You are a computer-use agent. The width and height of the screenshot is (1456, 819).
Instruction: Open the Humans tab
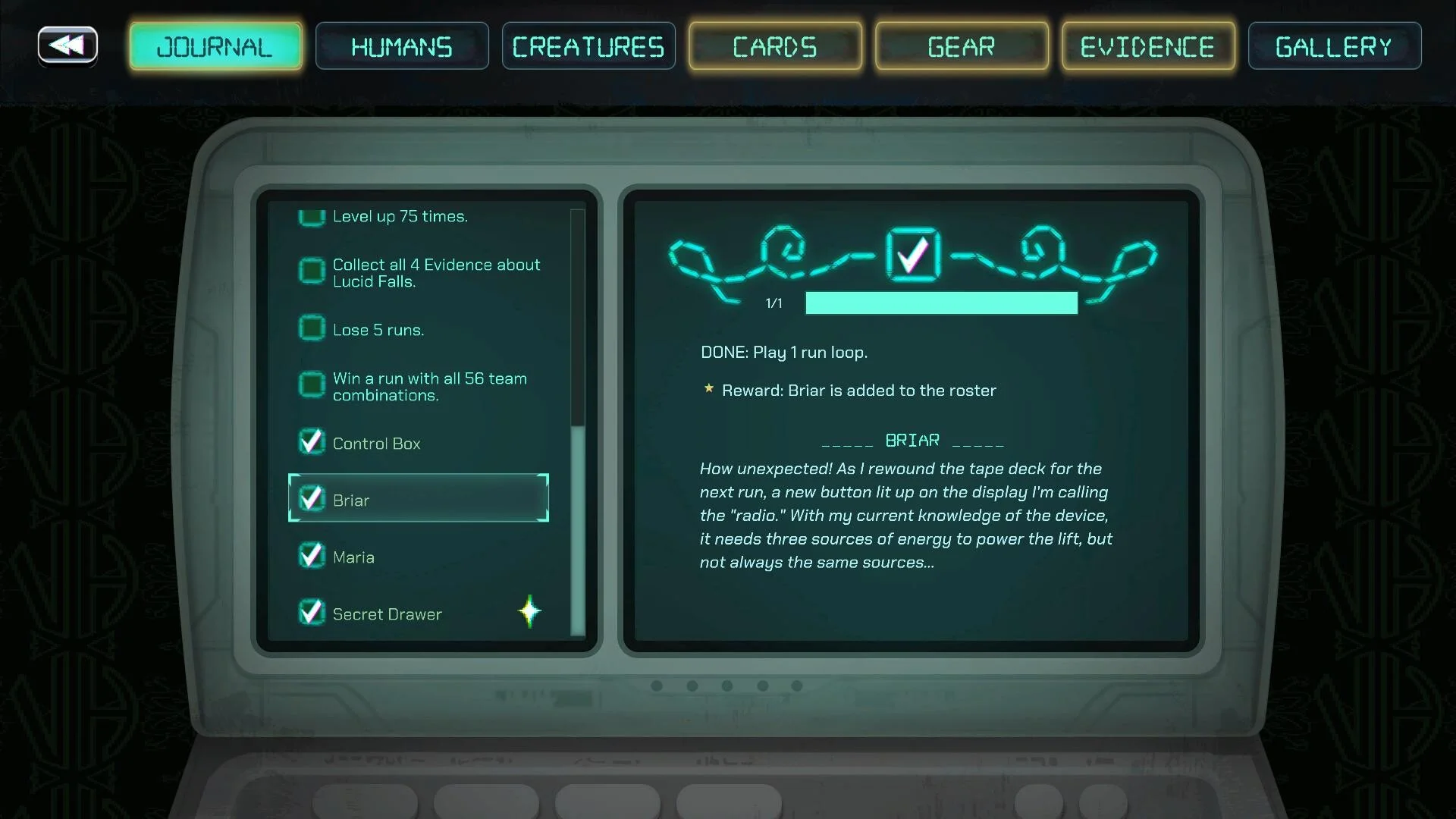[x=402, y=46]
